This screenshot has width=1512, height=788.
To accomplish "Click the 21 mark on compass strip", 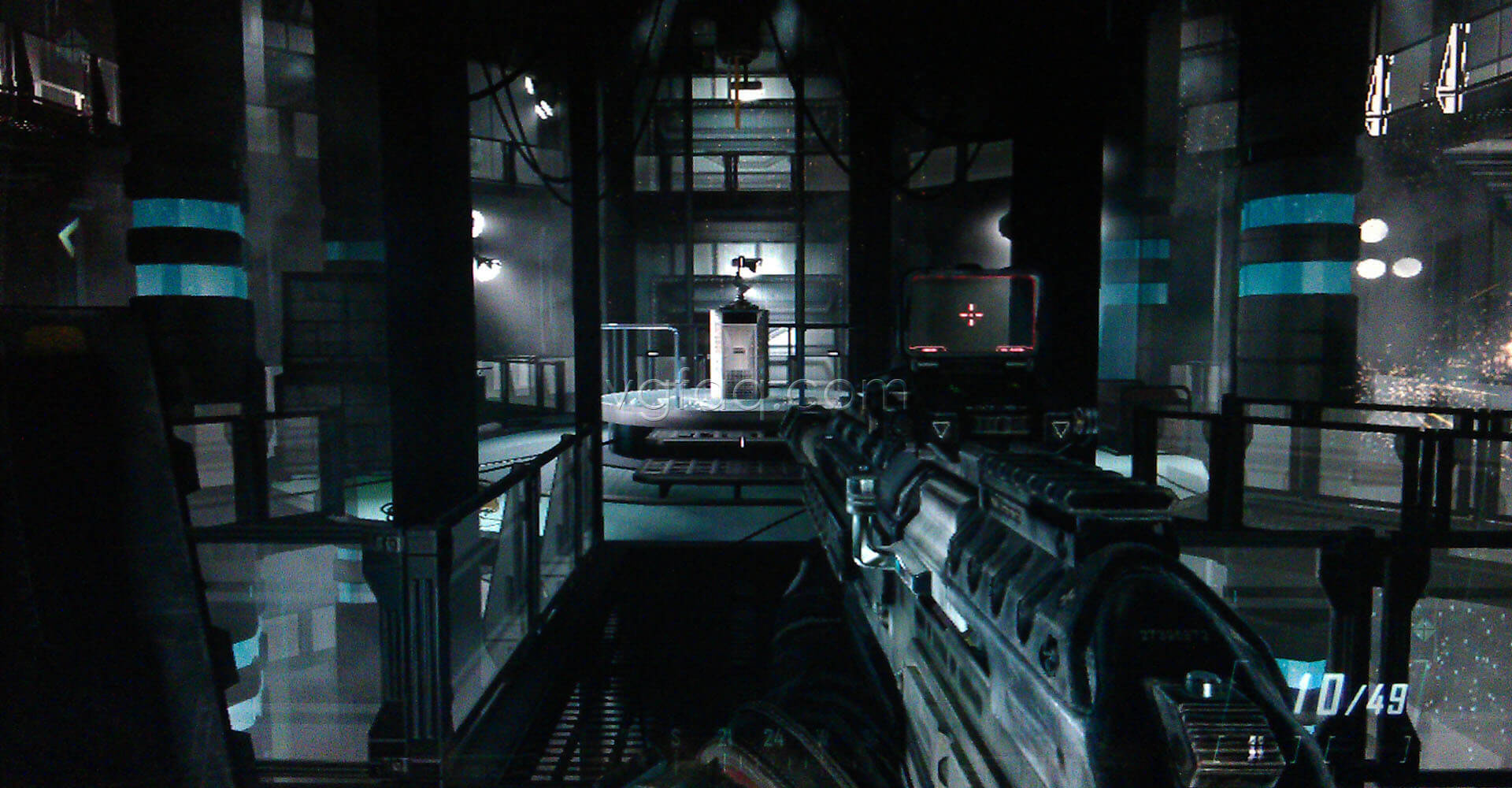I will click(724, 734).
